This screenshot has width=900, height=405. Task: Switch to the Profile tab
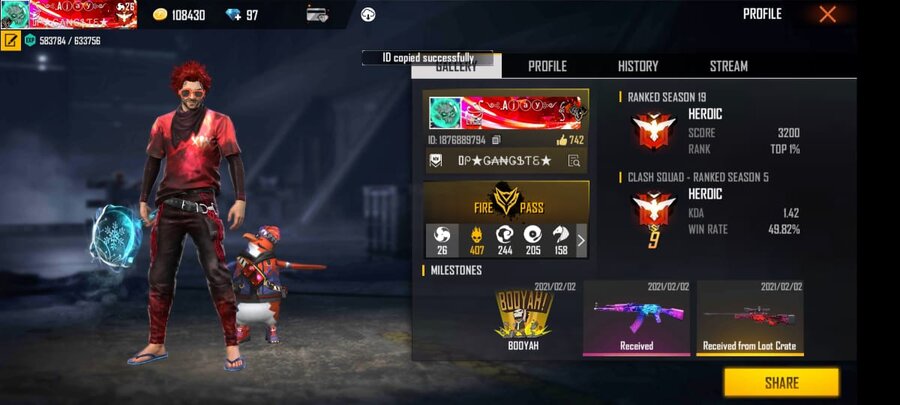pos(547,66)
